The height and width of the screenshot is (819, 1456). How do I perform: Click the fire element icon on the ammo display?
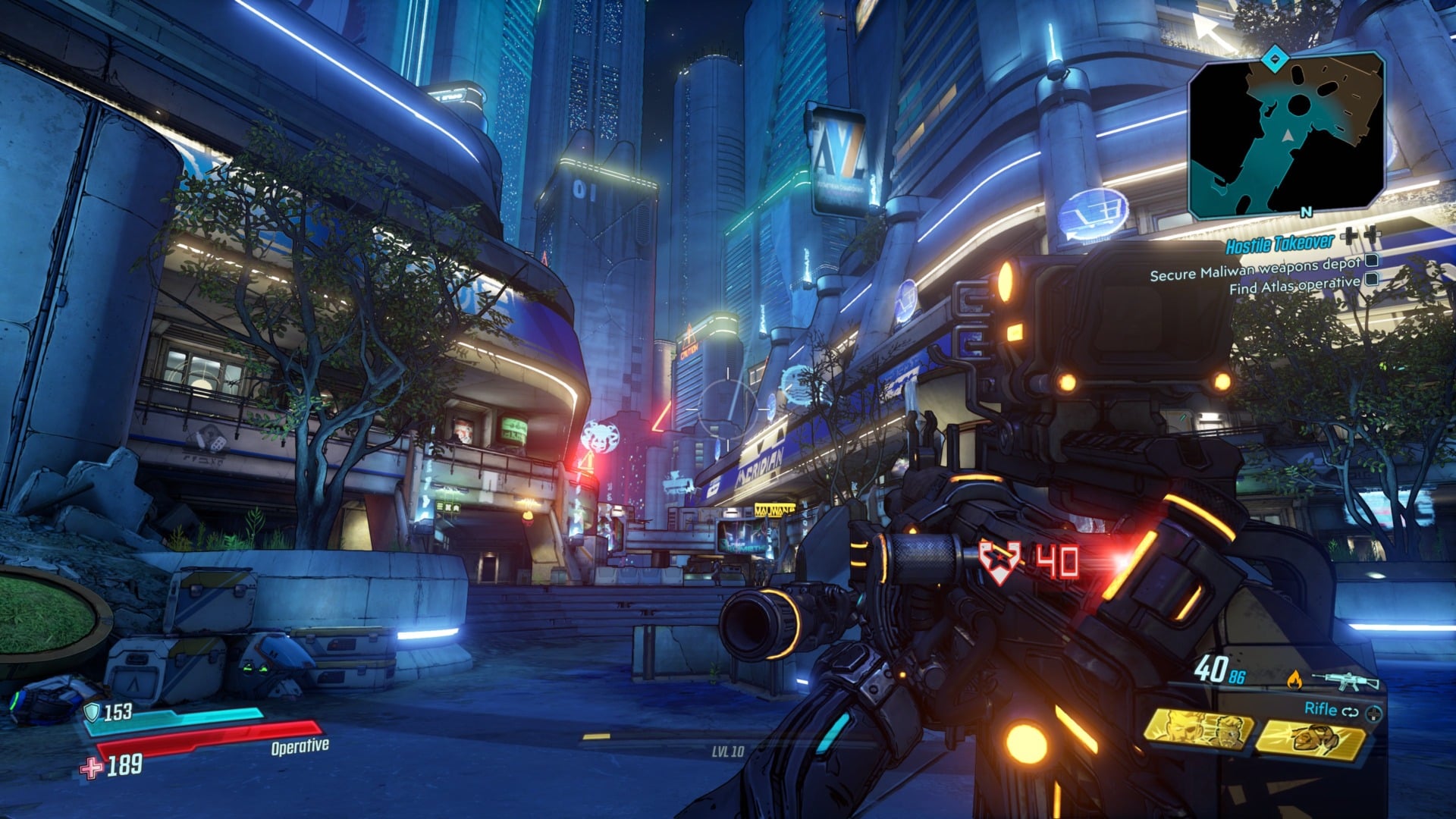coord(1295,679)
